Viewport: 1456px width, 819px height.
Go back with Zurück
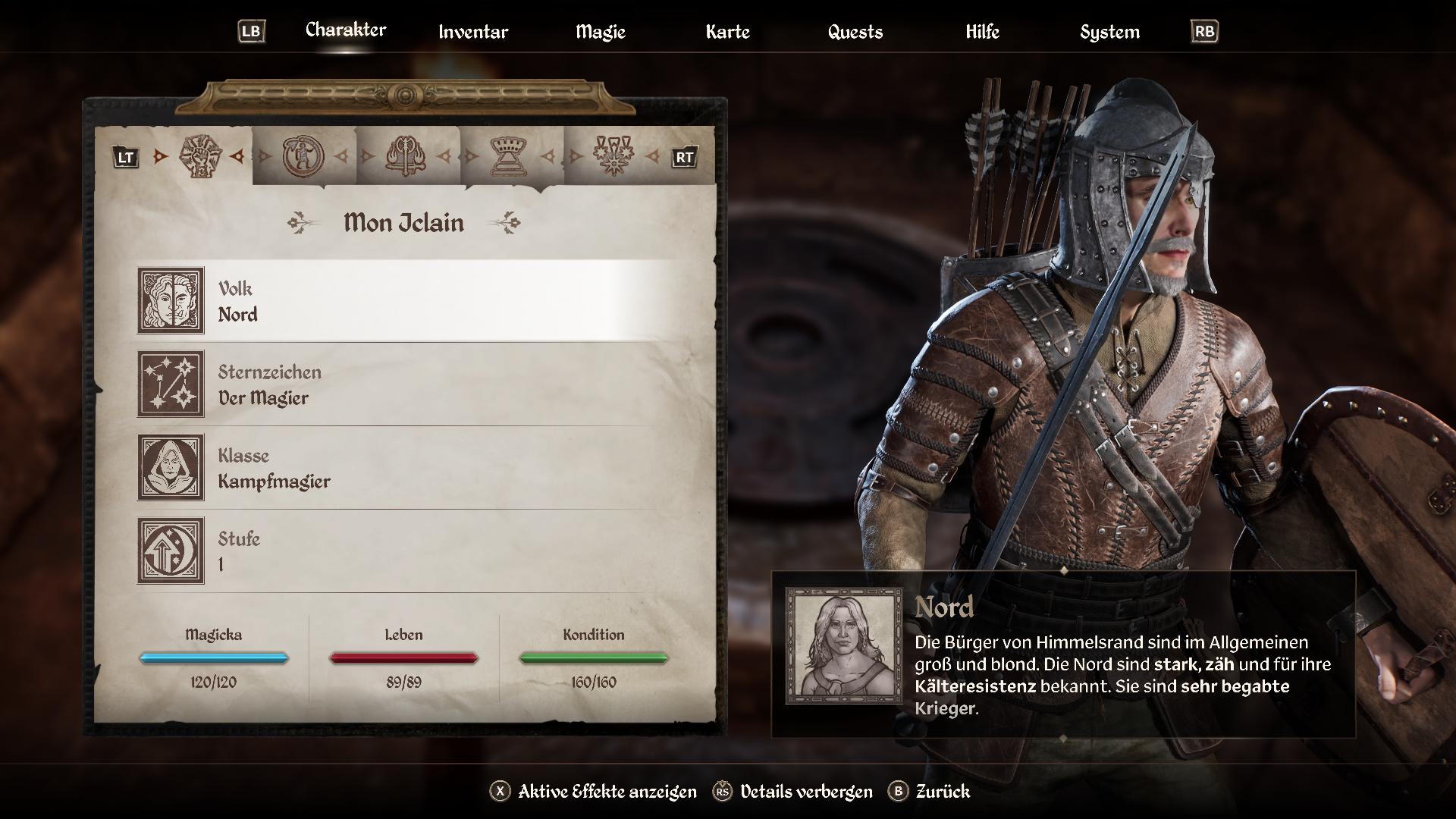pos(930,792)
